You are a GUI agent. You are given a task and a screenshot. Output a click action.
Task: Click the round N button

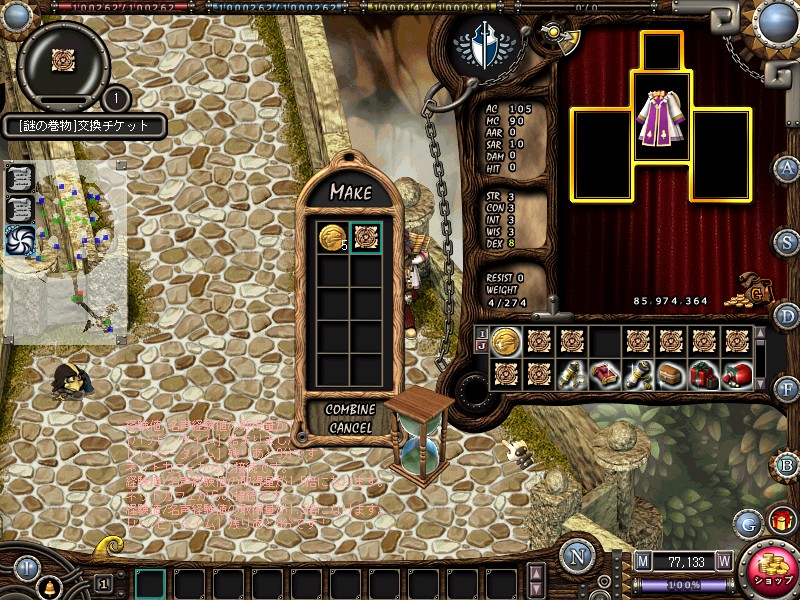click(x=578, y=556)
